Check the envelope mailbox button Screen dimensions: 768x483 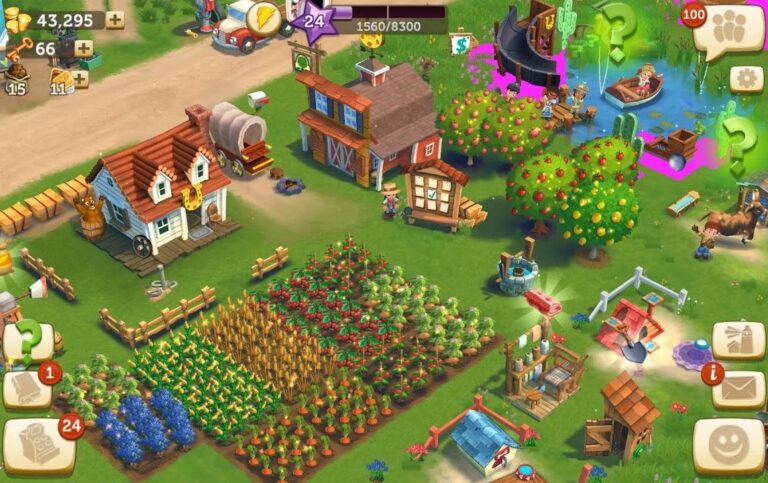click(741, 388)
